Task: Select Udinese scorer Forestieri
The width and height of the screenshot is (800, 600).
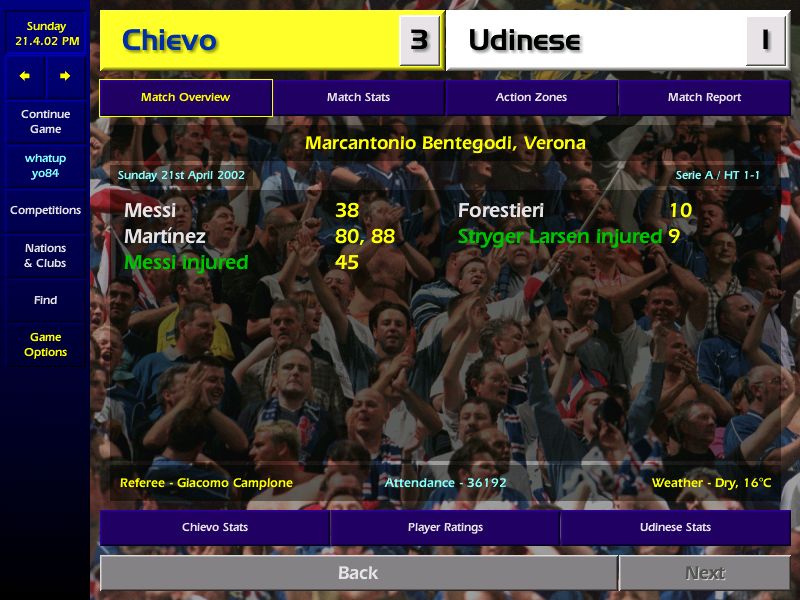Action: (501, 211)
